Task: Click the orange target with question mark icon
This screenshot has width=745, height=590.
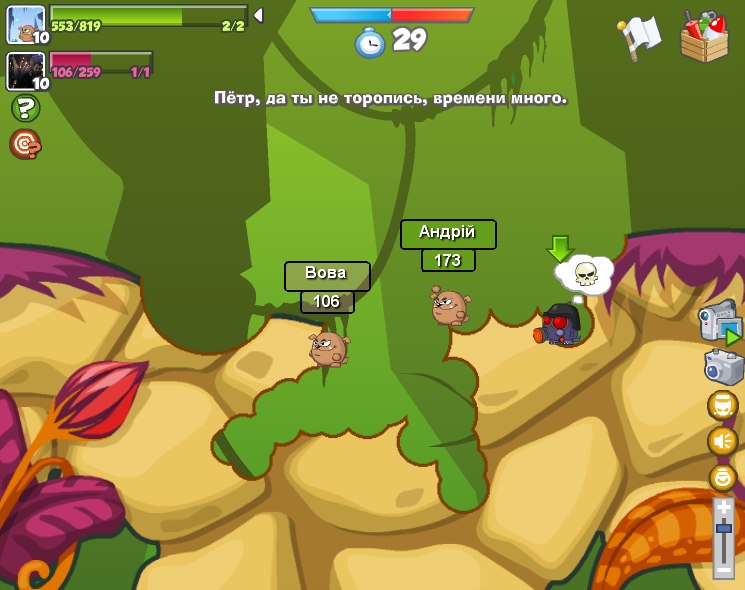Action: (x=25, y=144)
